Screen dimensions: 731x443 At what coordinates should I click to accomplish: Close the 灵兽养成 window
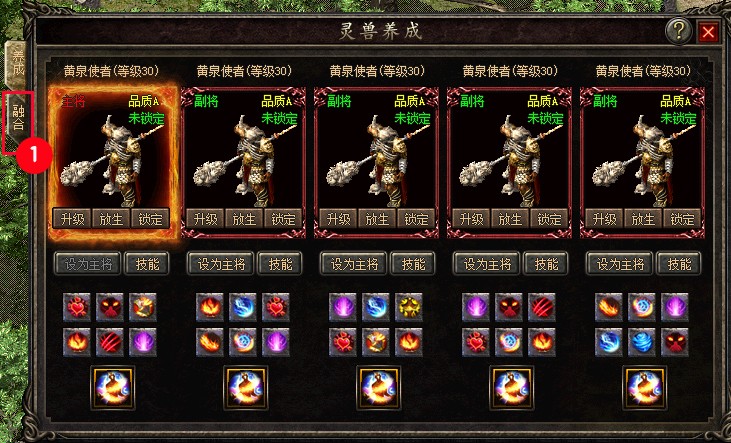pos(709,31)
